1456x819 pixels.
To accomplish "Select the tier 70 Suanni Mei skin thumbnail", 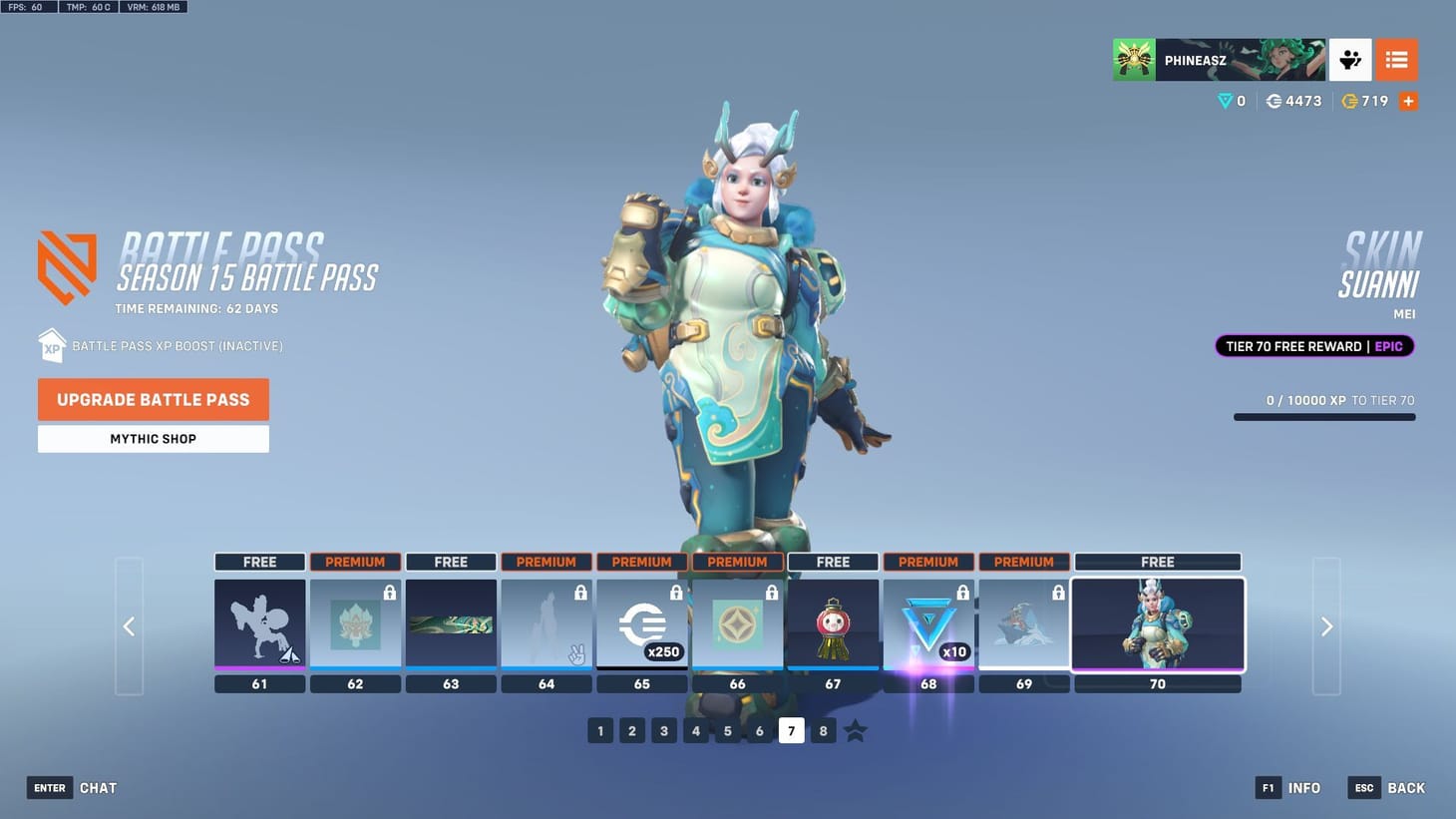I will 1158,625.
